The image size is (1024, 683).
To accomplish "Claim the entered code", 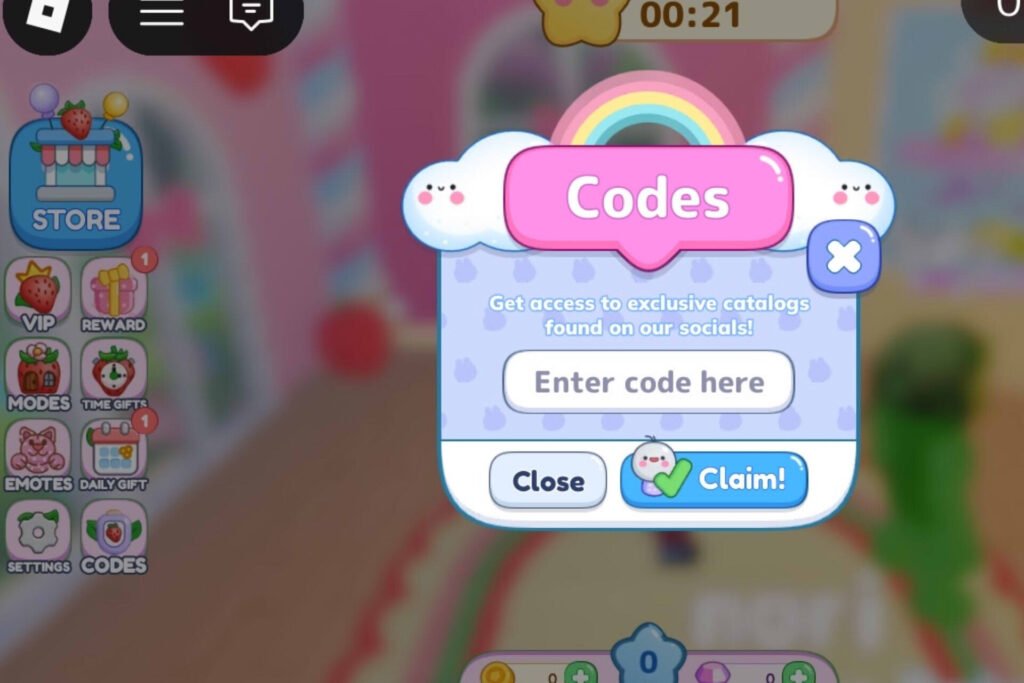I will pos(714,480).
